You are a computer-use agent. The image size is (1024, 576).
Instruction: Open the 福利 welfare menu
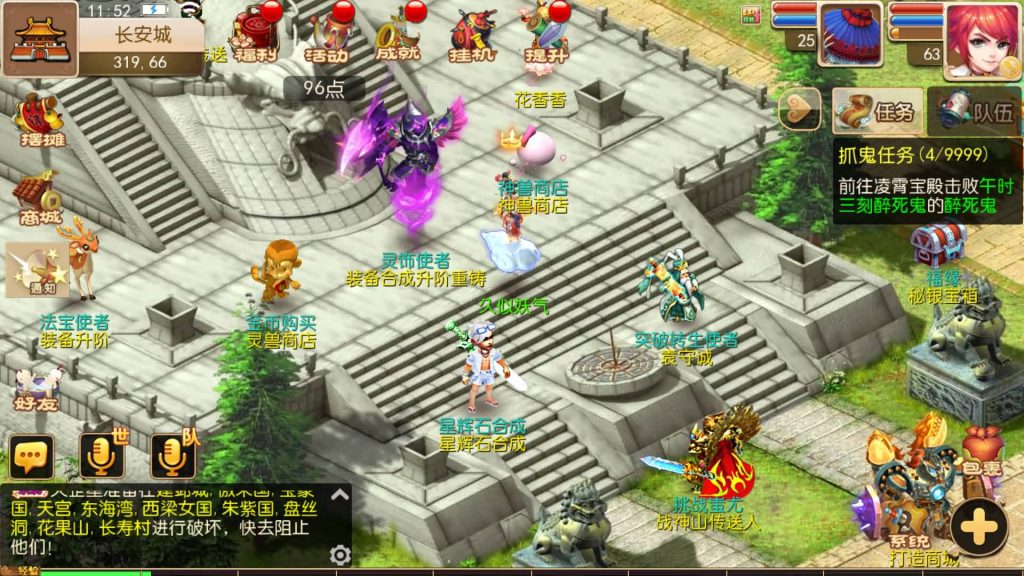(x=254, y=35)
